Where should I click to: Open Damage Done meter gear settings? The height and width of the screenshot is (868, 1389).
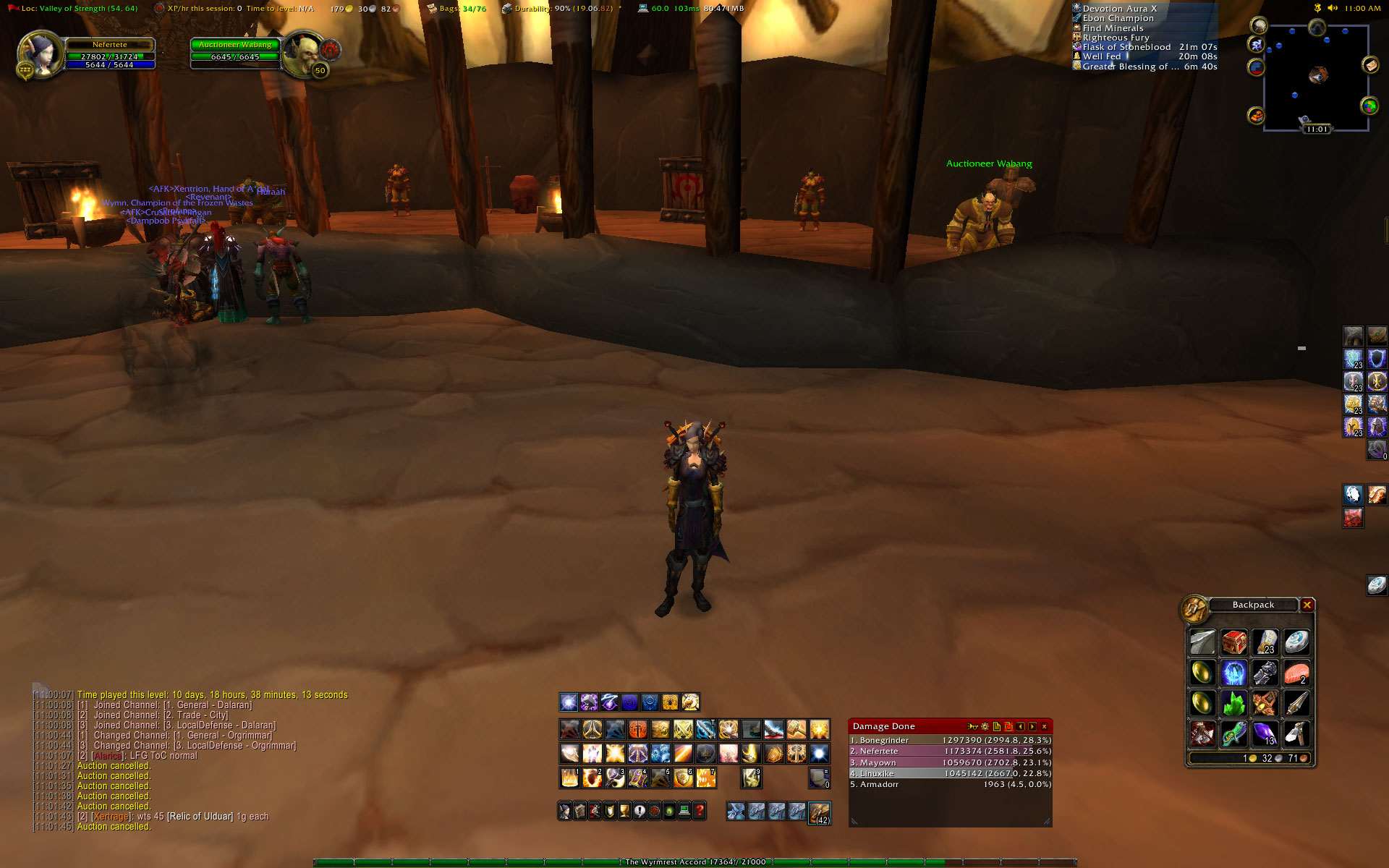(985, 726)
